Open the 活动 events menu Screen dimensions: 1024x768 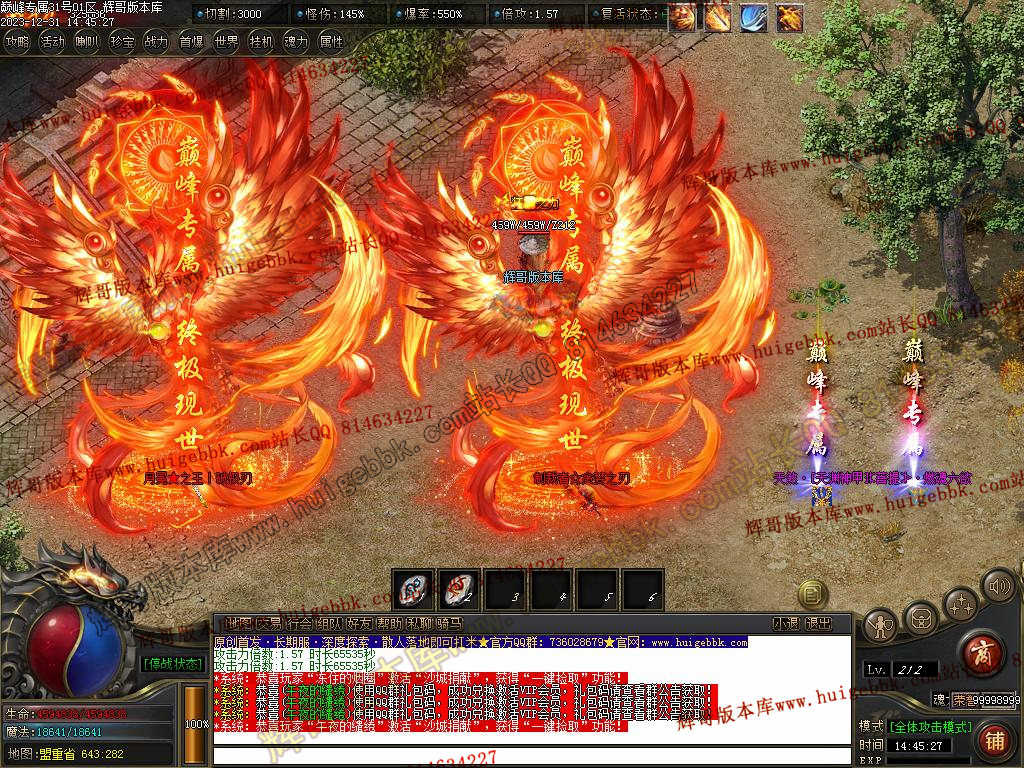click(x=53, y=42)
